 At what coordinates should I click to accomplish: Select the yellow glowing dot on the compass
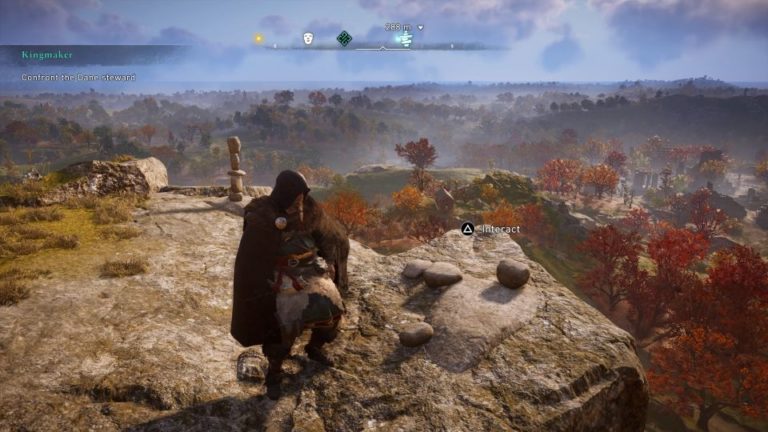259,38
